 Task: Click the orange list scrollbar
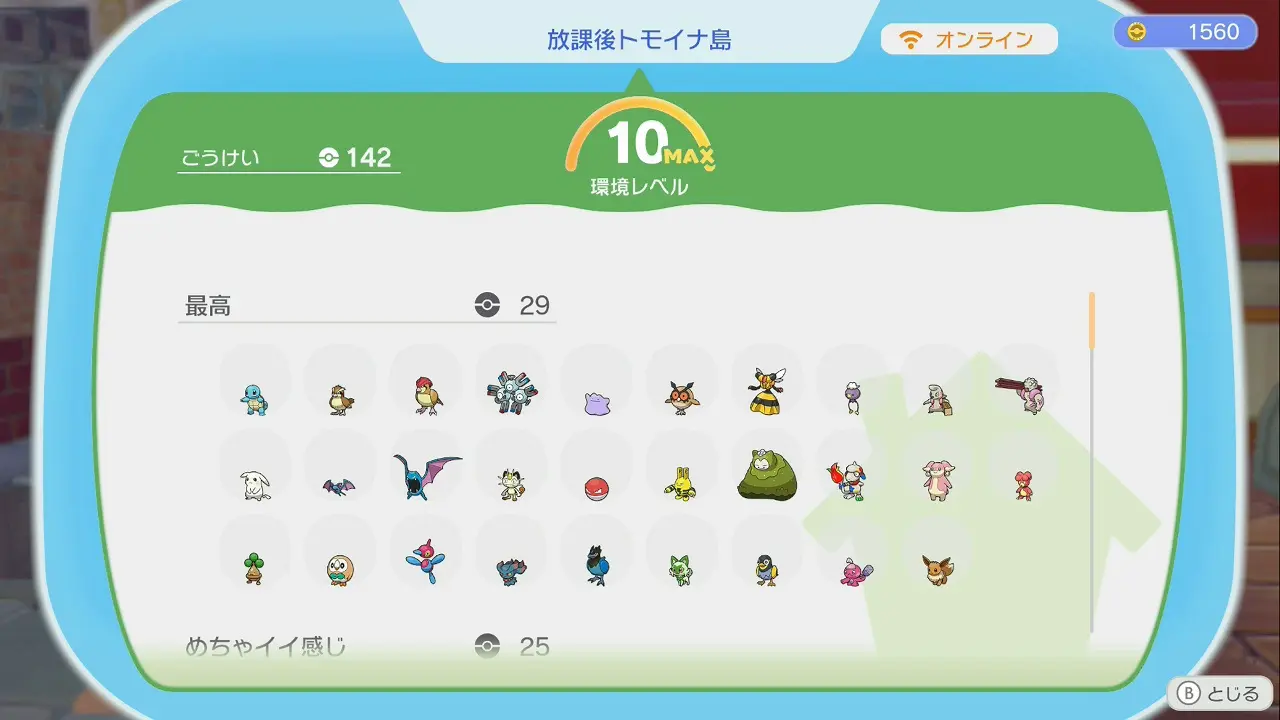pos(1091,321)
